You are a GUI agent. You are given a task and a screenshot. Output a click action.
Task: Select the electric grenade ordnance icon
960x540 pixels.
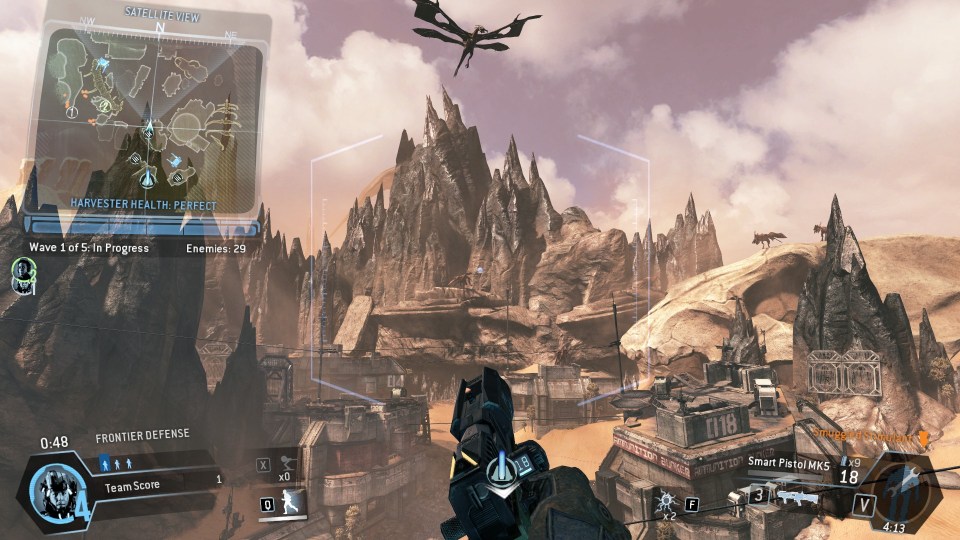pyautogui.click(x=664, y=499)
